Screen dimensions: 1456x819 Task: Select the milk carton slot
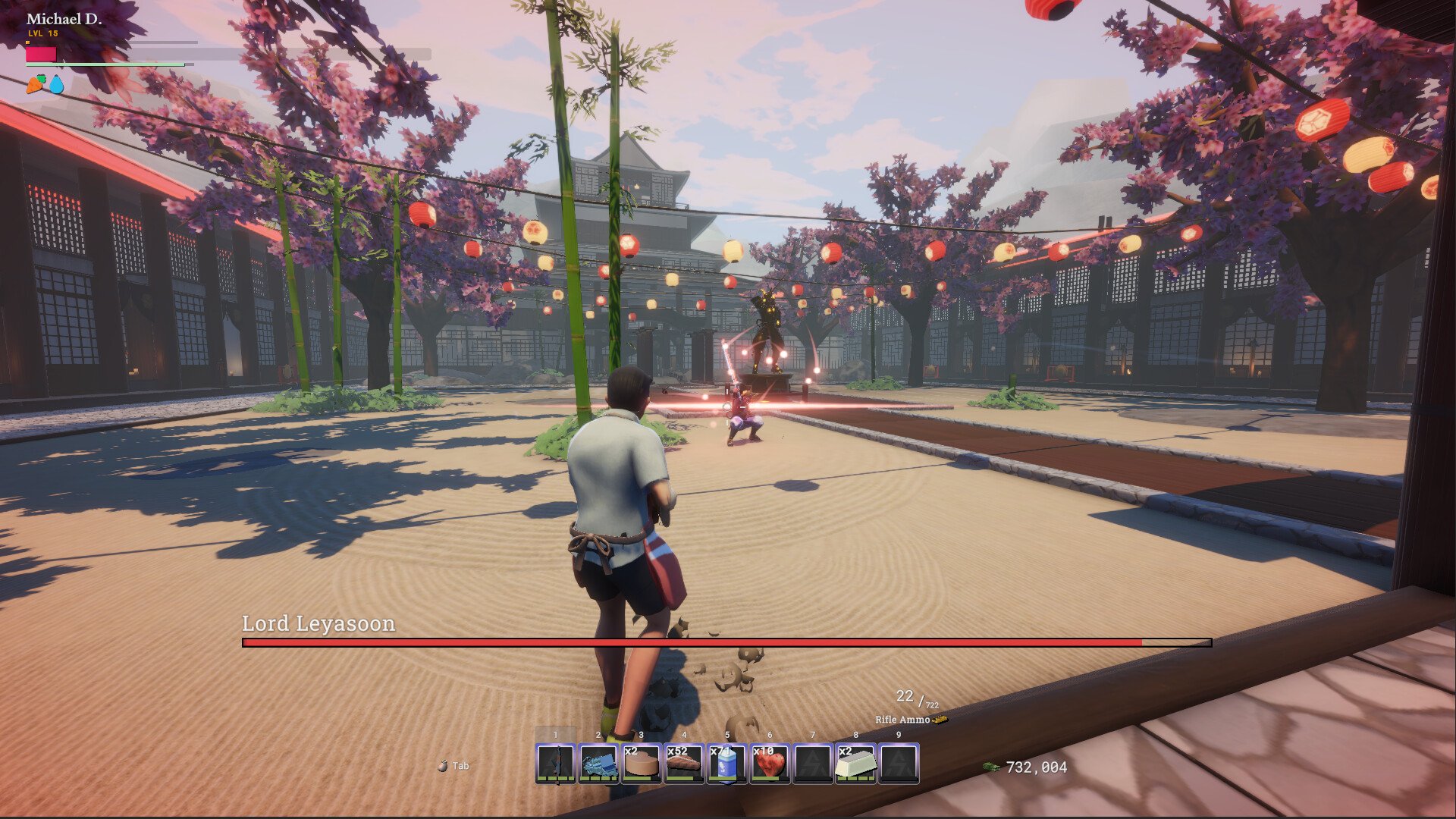tap(727, 763)
